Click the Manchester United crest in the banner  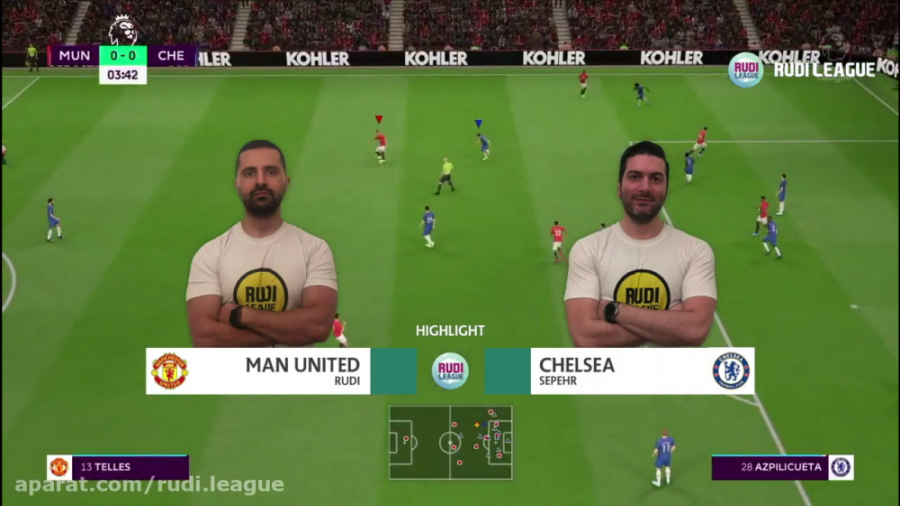169,371
